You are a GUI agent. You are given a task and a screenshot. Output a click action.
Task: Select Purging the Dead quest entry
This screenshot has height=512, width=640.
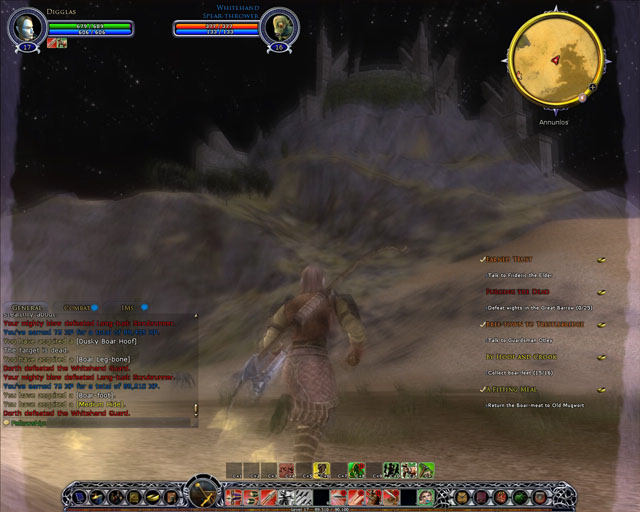pyautogui.click(x=518, y=291)
